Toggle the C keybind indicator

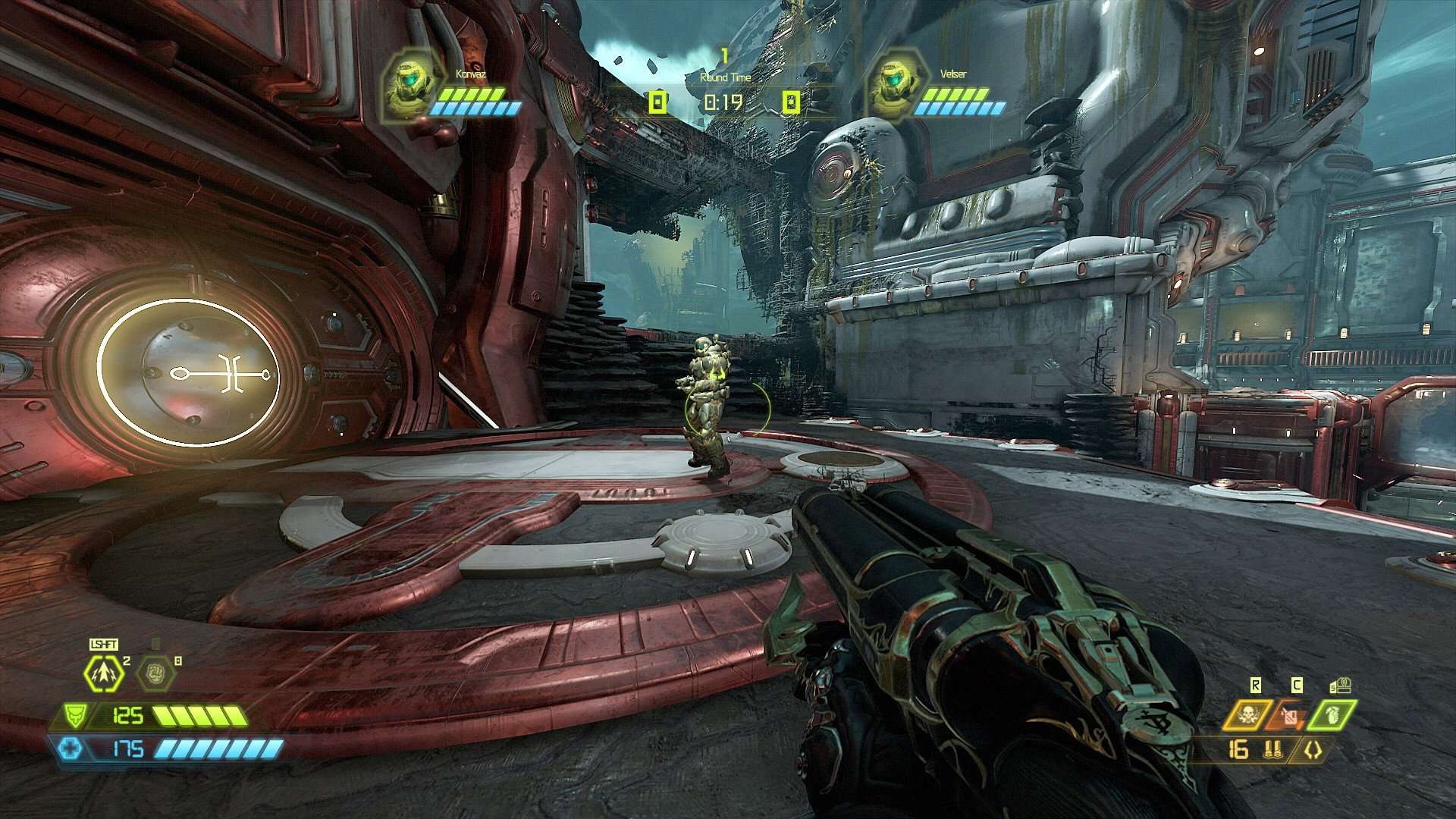(1296, 685)
